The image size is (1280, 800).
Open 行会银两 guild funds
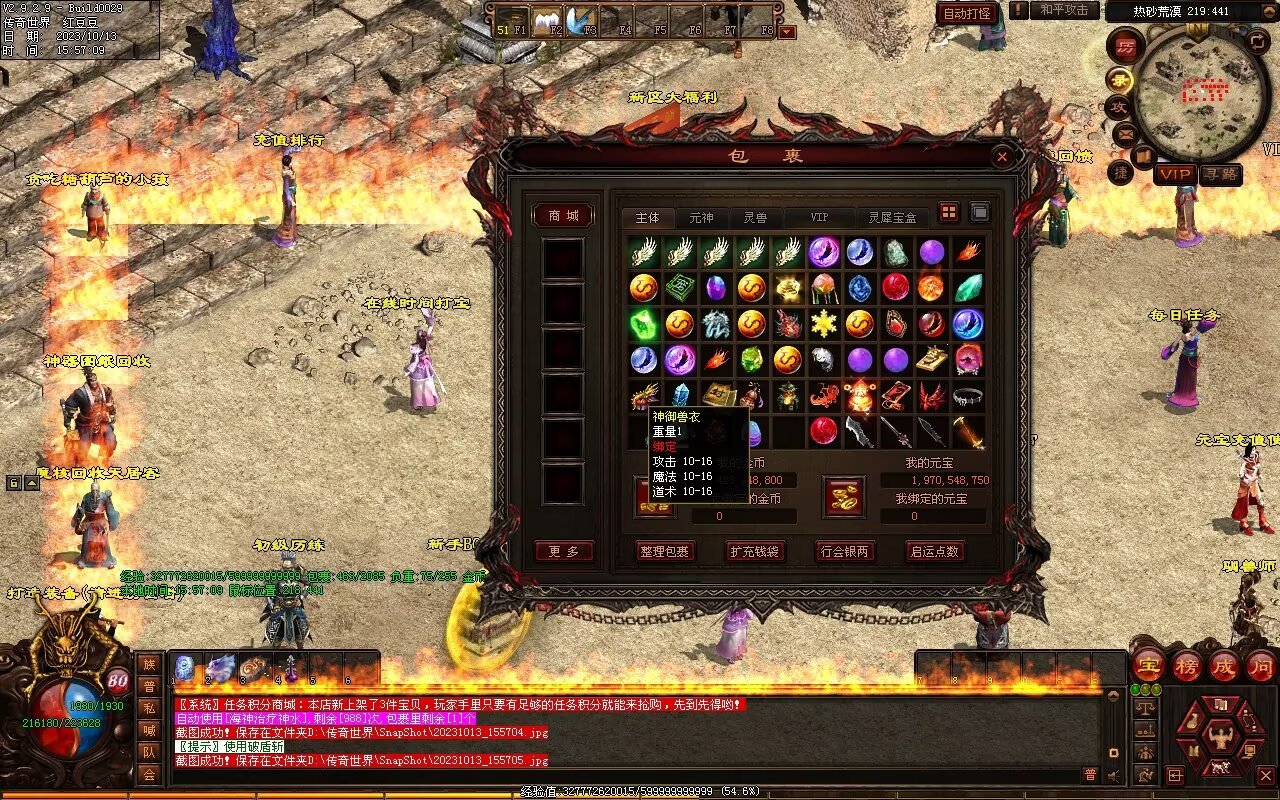tap(845, 551)
